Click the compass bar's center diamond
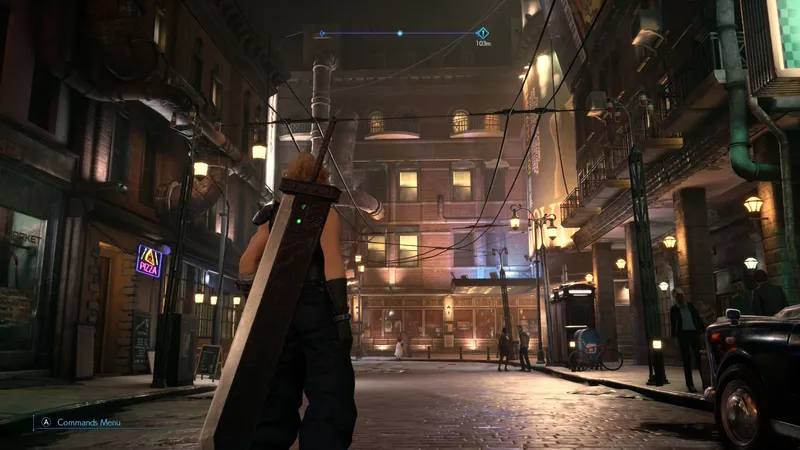800x450 pixels. (400, 33)
